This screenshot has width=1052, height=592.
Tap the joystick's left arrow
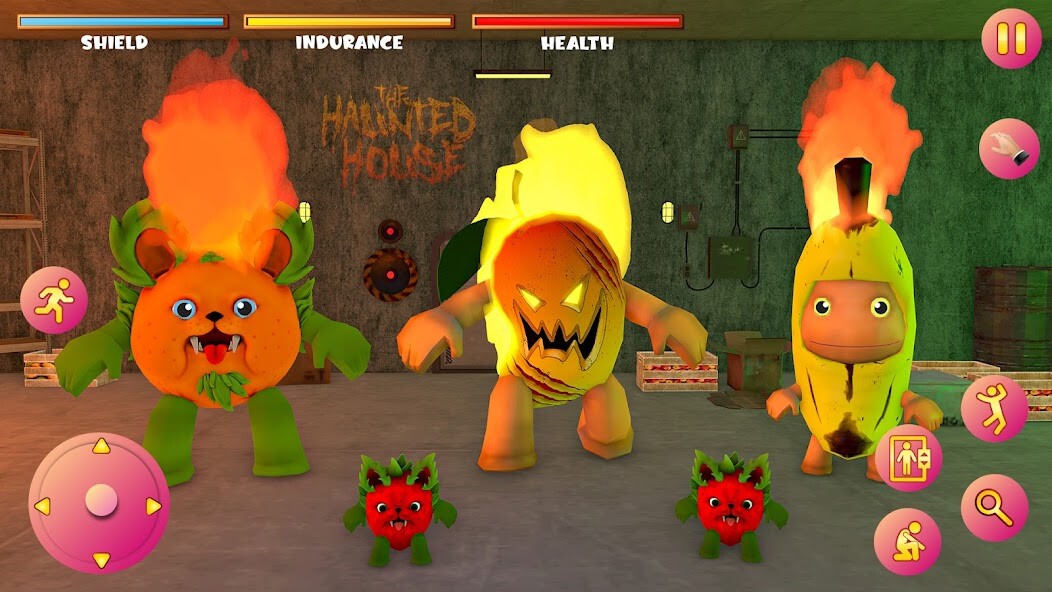point(43,506)
